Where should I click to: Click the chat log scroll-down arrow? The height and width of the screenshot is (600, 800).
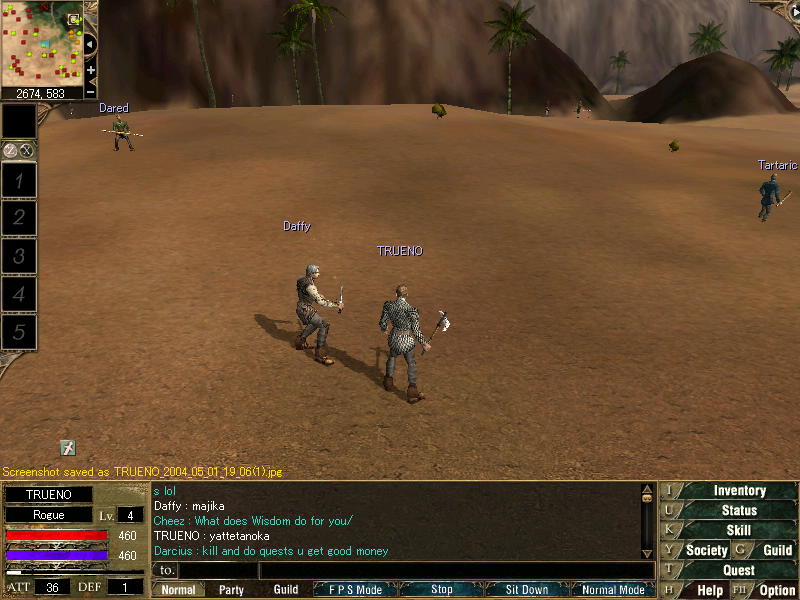(x=646, y=553)
